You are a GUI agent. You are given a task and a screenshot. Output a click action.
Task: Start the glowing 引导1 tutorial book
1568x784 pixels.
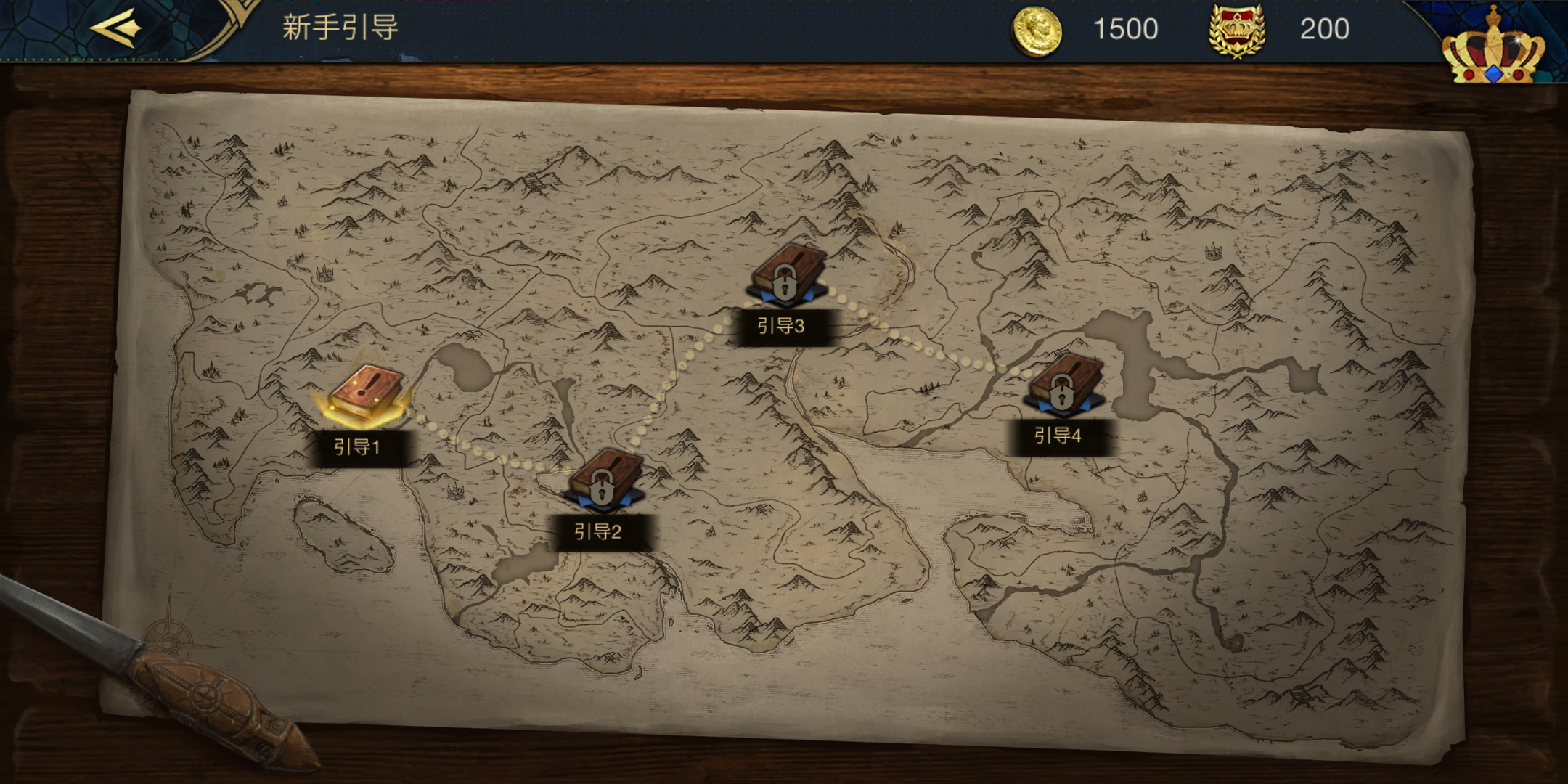pos(365,394)
